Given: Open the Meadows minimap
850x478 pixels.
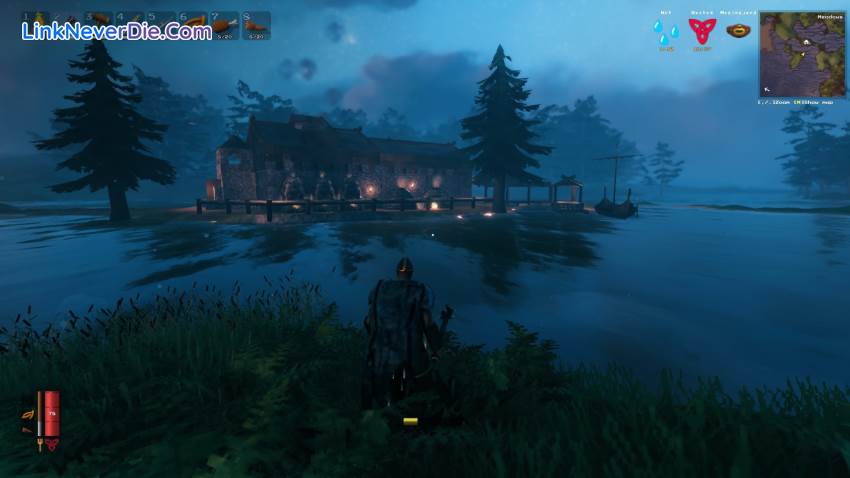Looking at the screenshot, I should [801, 53].
